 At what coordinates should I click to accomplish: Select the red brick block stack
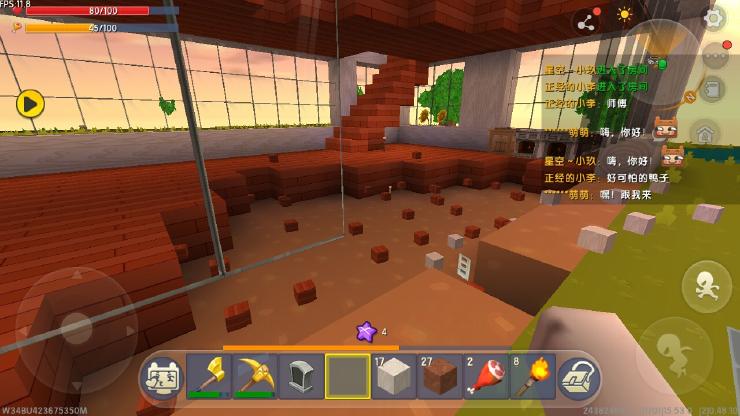pos(438,376)
